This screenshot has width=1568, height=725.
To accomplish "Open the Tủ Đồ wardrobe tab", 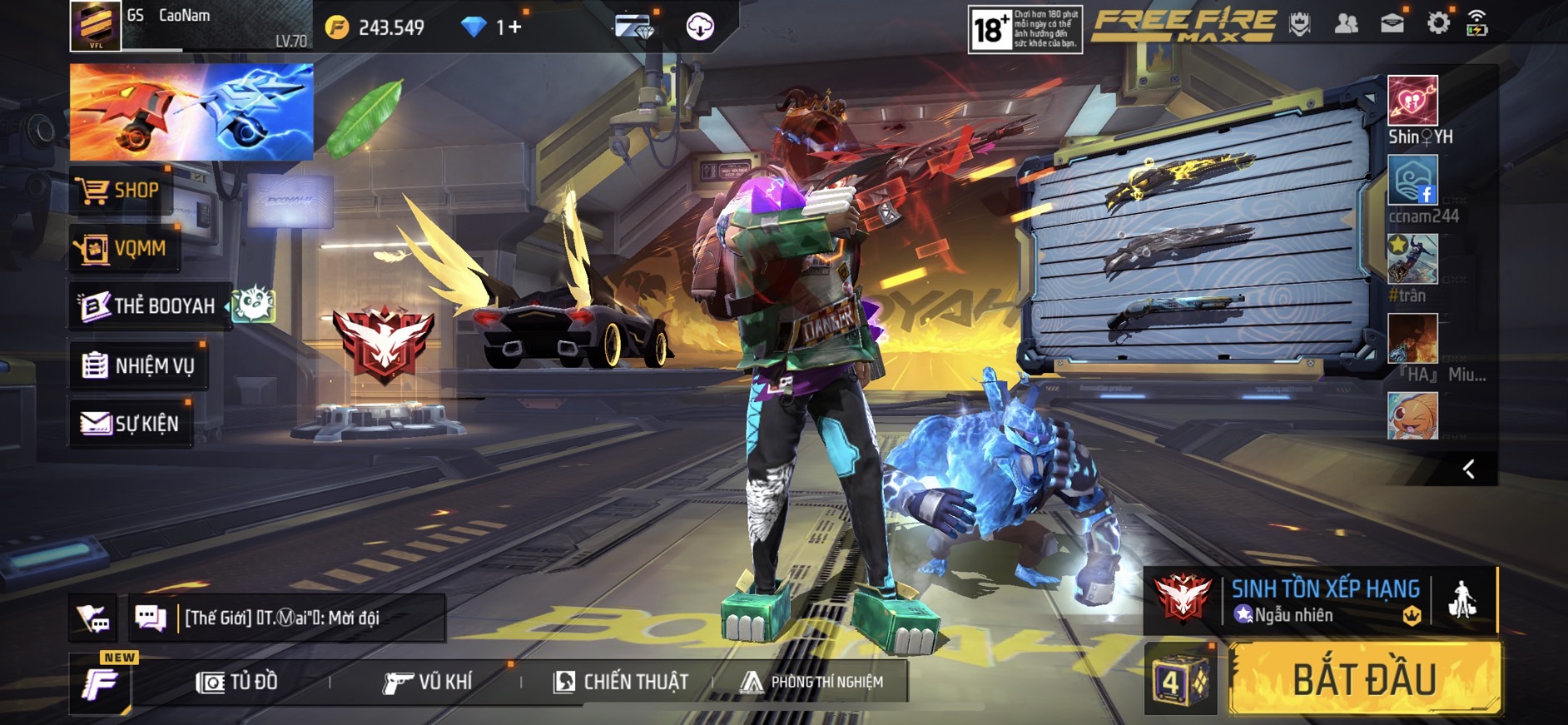I will [237, 683].
